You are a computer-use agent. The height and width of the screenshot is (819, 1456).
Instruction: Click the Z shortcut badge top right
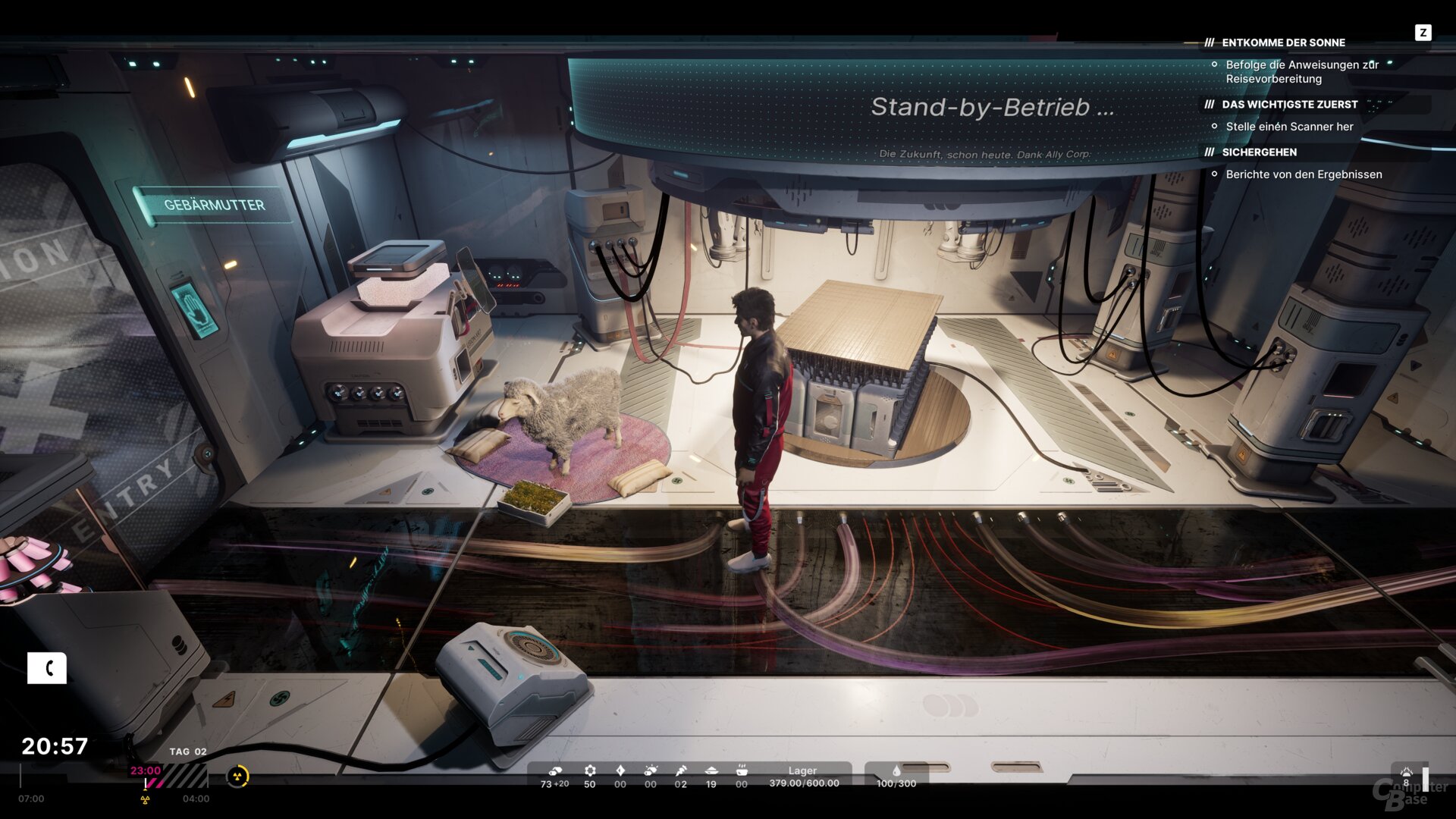[1424, 33]
